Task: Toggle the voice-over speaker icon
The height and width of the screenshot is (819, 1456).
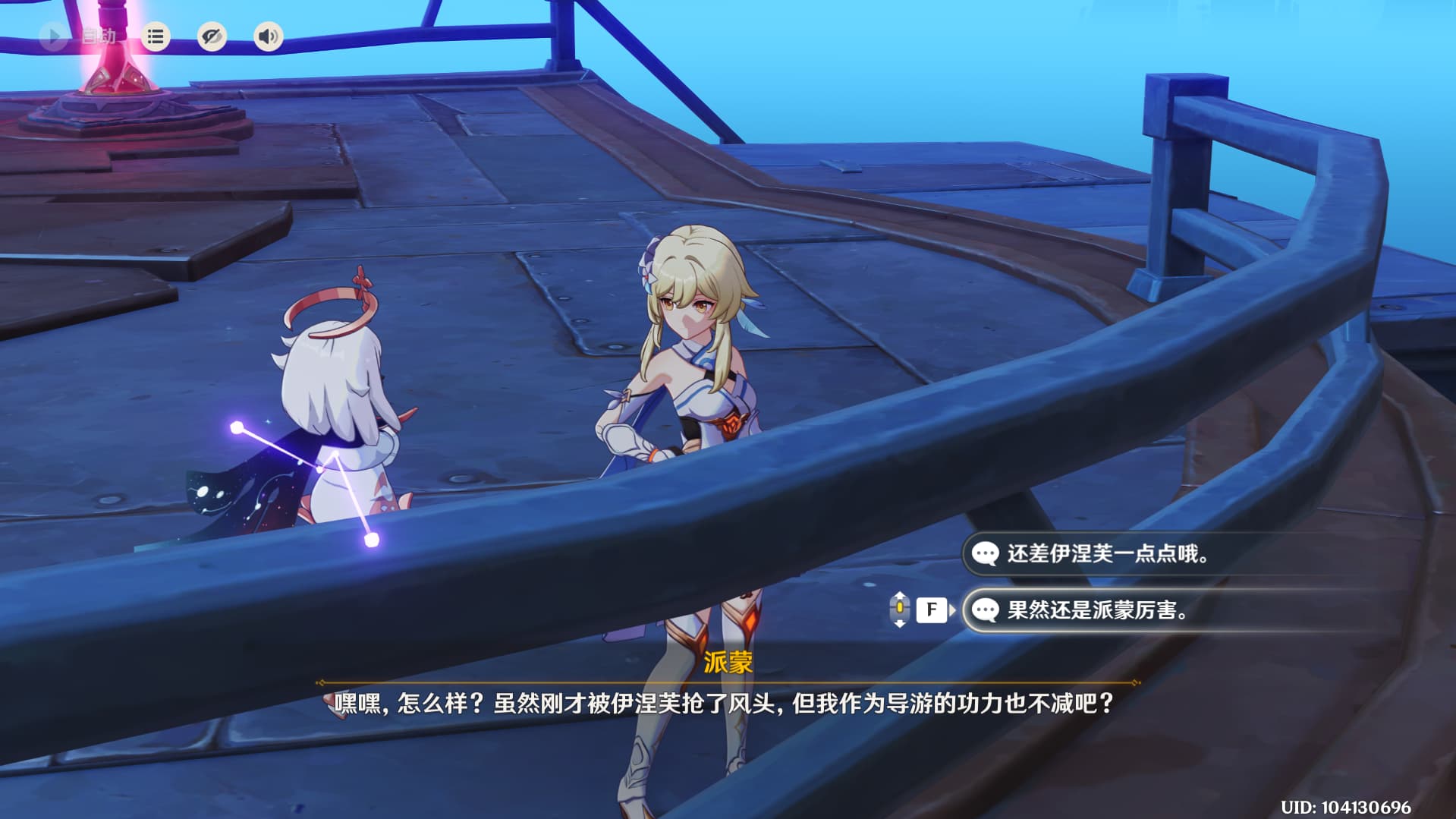Action: (268, 36)
